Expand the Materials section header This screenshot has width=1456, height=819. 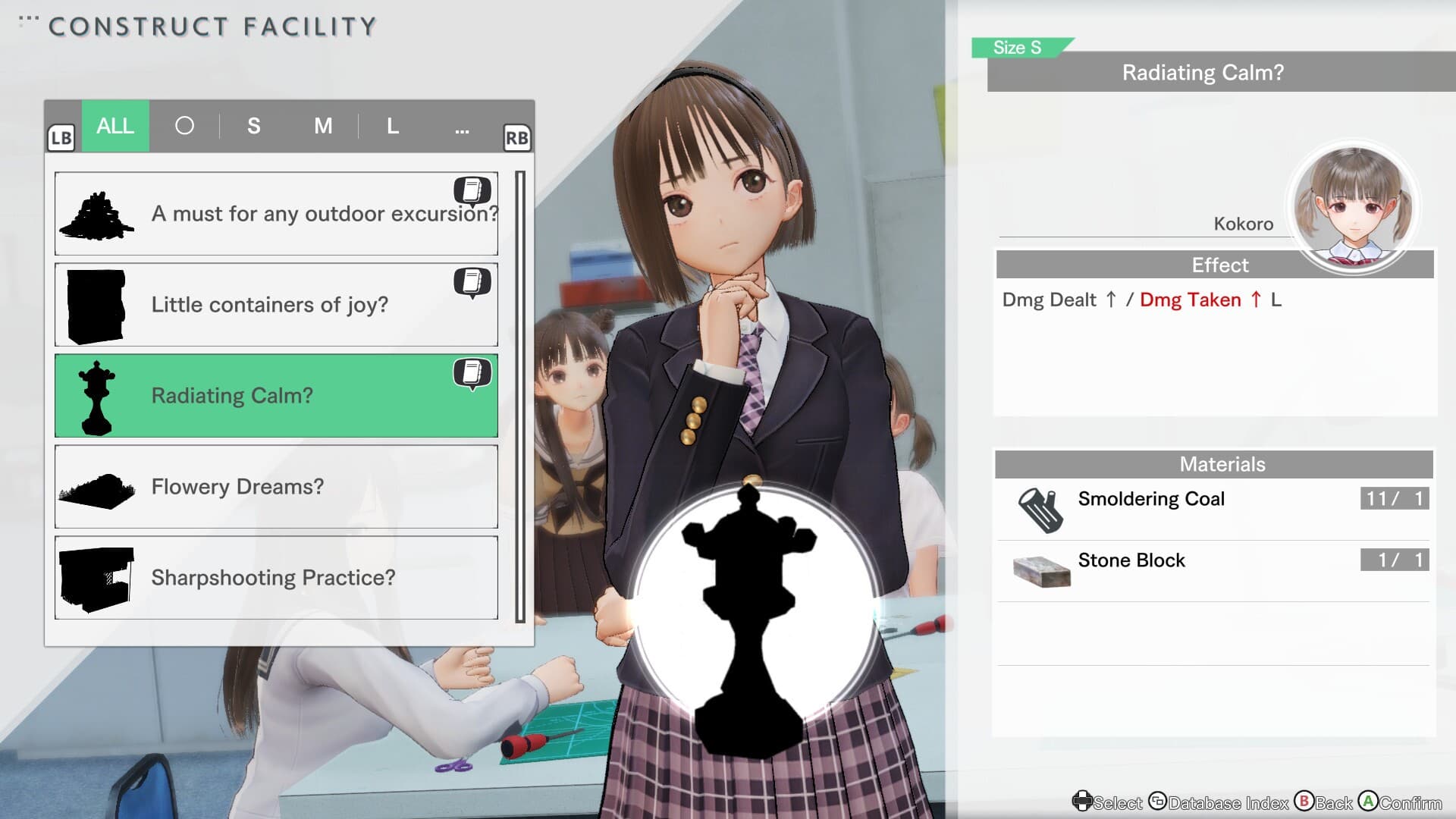click(1221, 463)
